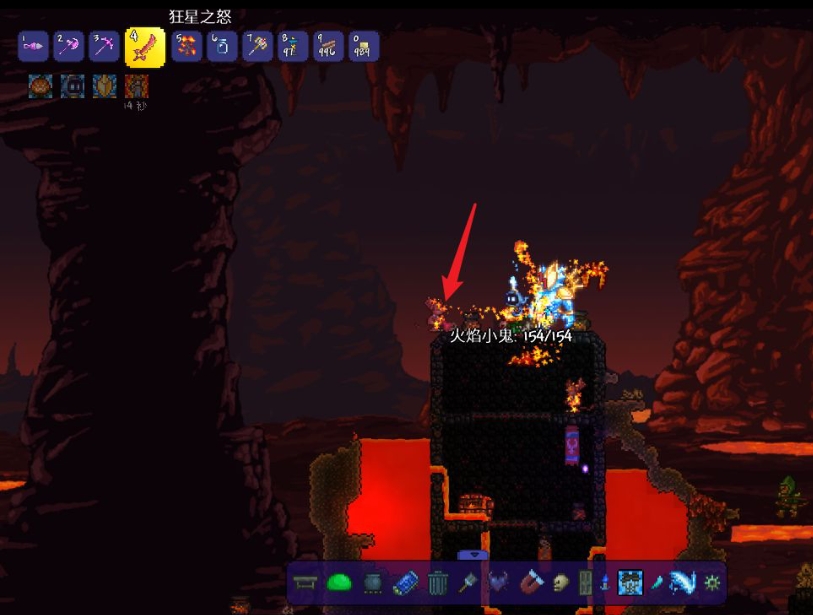Viewport: 813px width, 615px height.
Task: Click the pumpkin-faced buff icon
Action: 40,86
